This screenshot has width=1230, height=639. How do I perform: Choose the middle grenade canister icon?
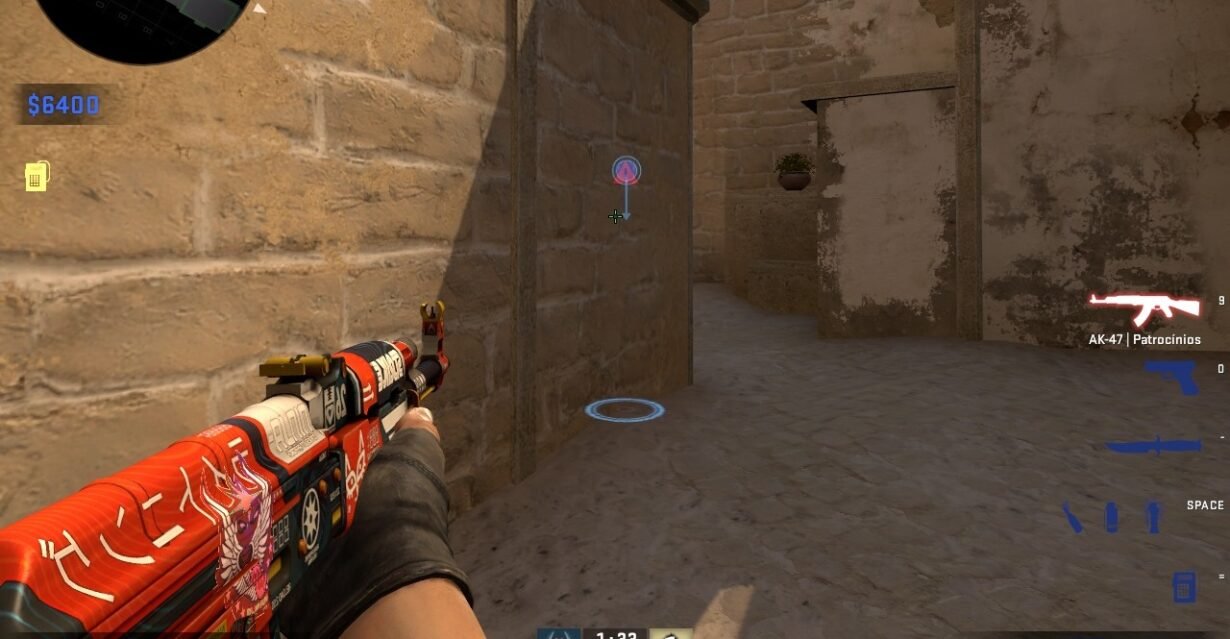[x=1111, y=517]
